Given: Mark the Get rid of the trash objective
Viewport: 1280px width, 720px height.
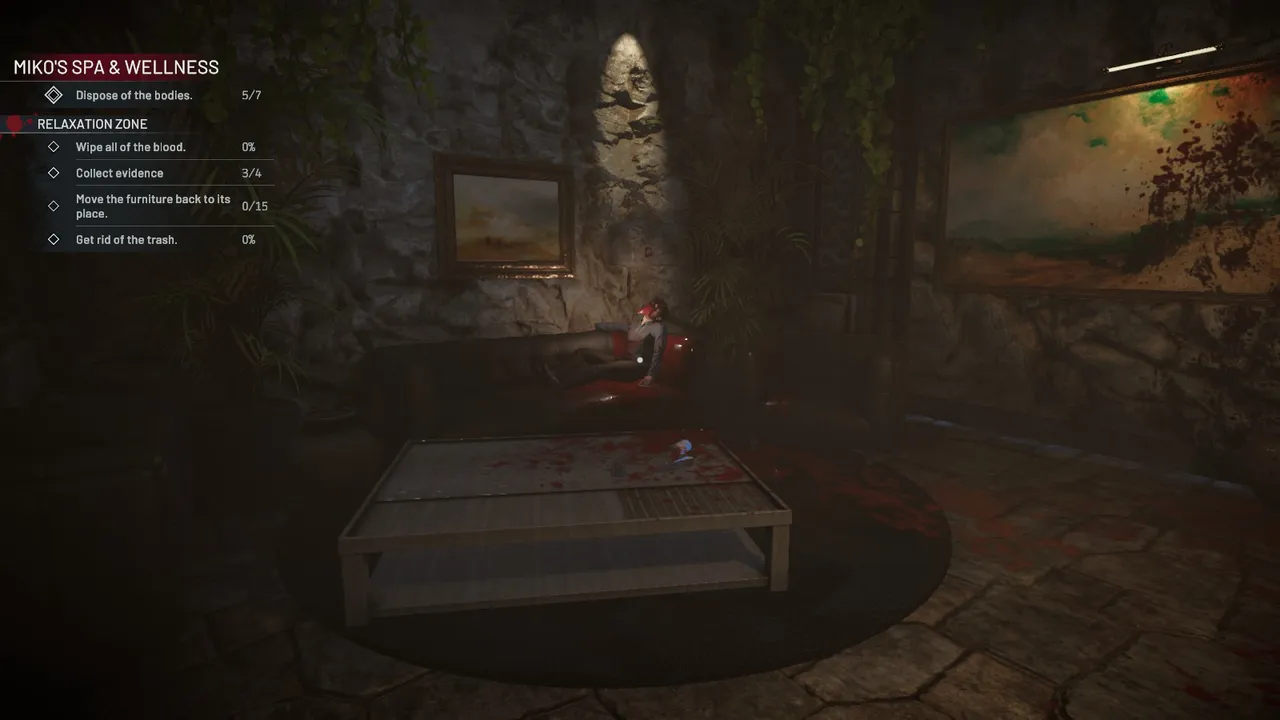Looking at the screenshot, I should point(127,239).
